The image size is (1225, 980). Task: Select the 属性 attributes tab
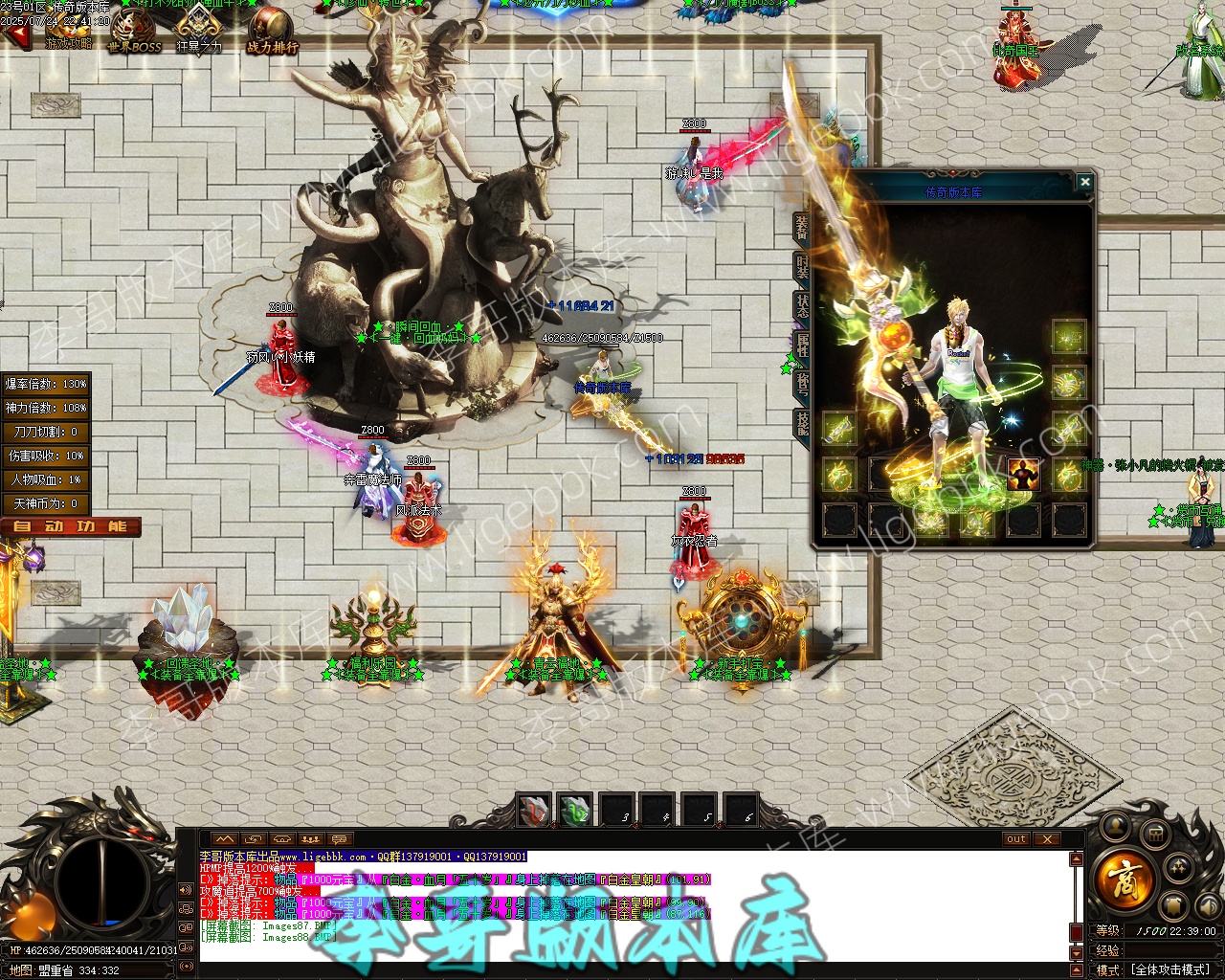tap(802, 345)
